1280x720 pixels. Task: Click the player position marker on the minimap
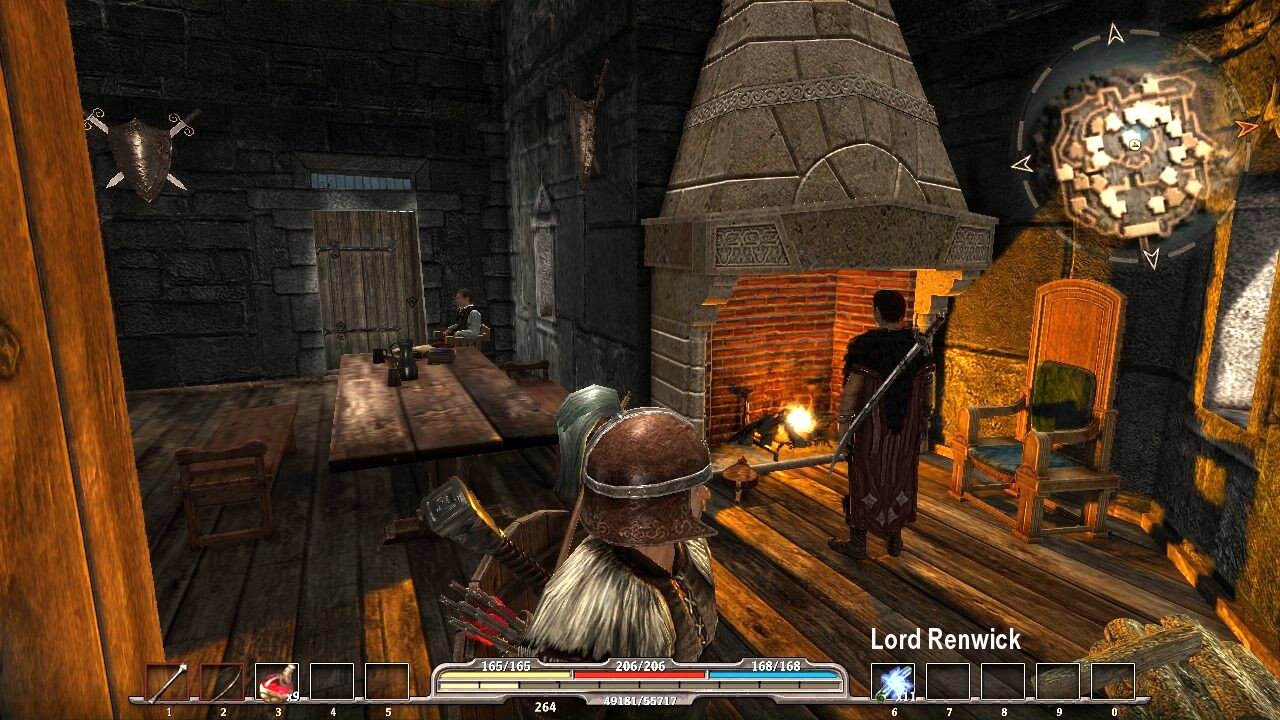coord(1136,144)
